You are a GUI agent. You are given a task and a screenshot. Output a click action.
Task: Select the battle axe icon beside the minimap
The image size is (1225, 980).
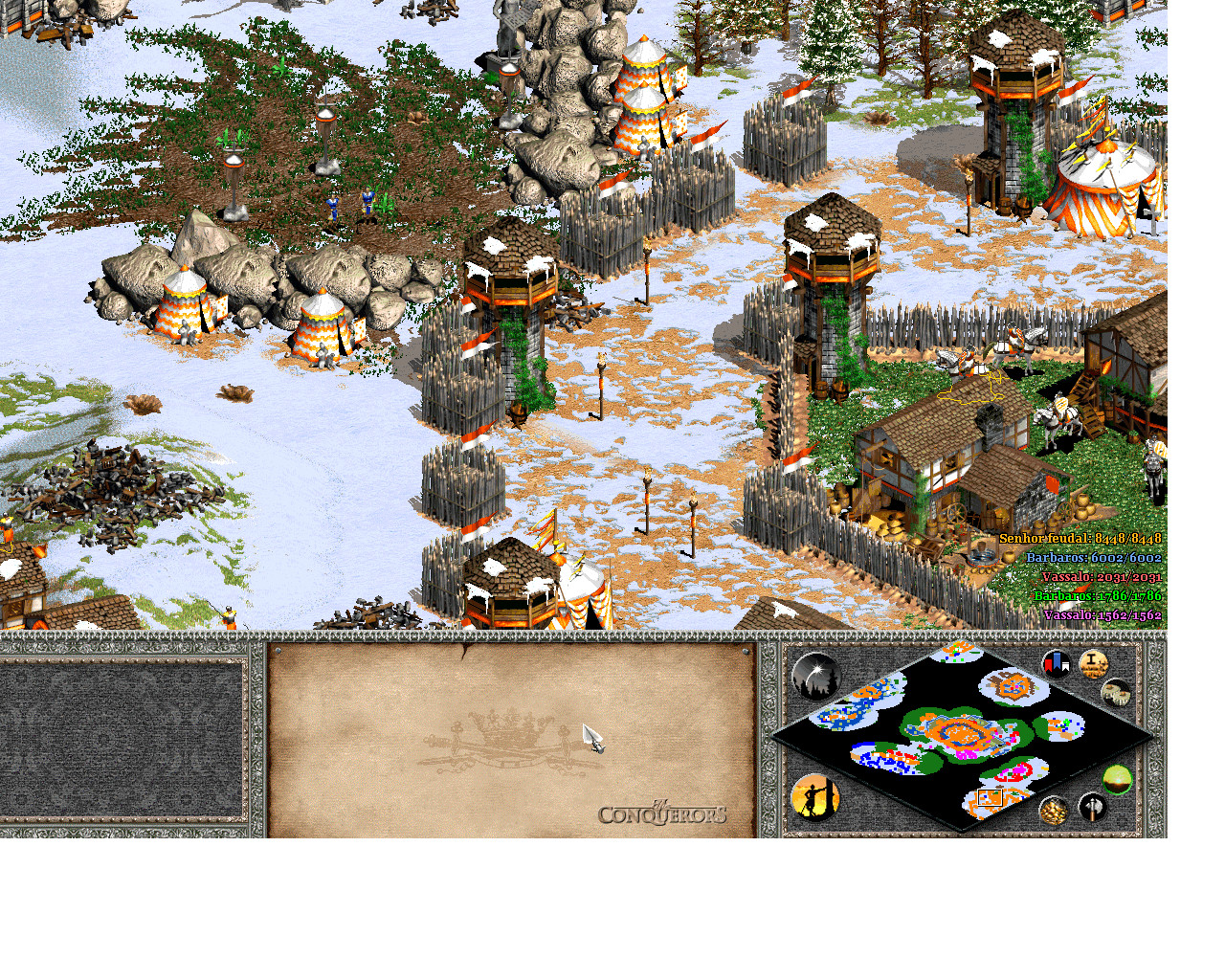[1091, 810]
